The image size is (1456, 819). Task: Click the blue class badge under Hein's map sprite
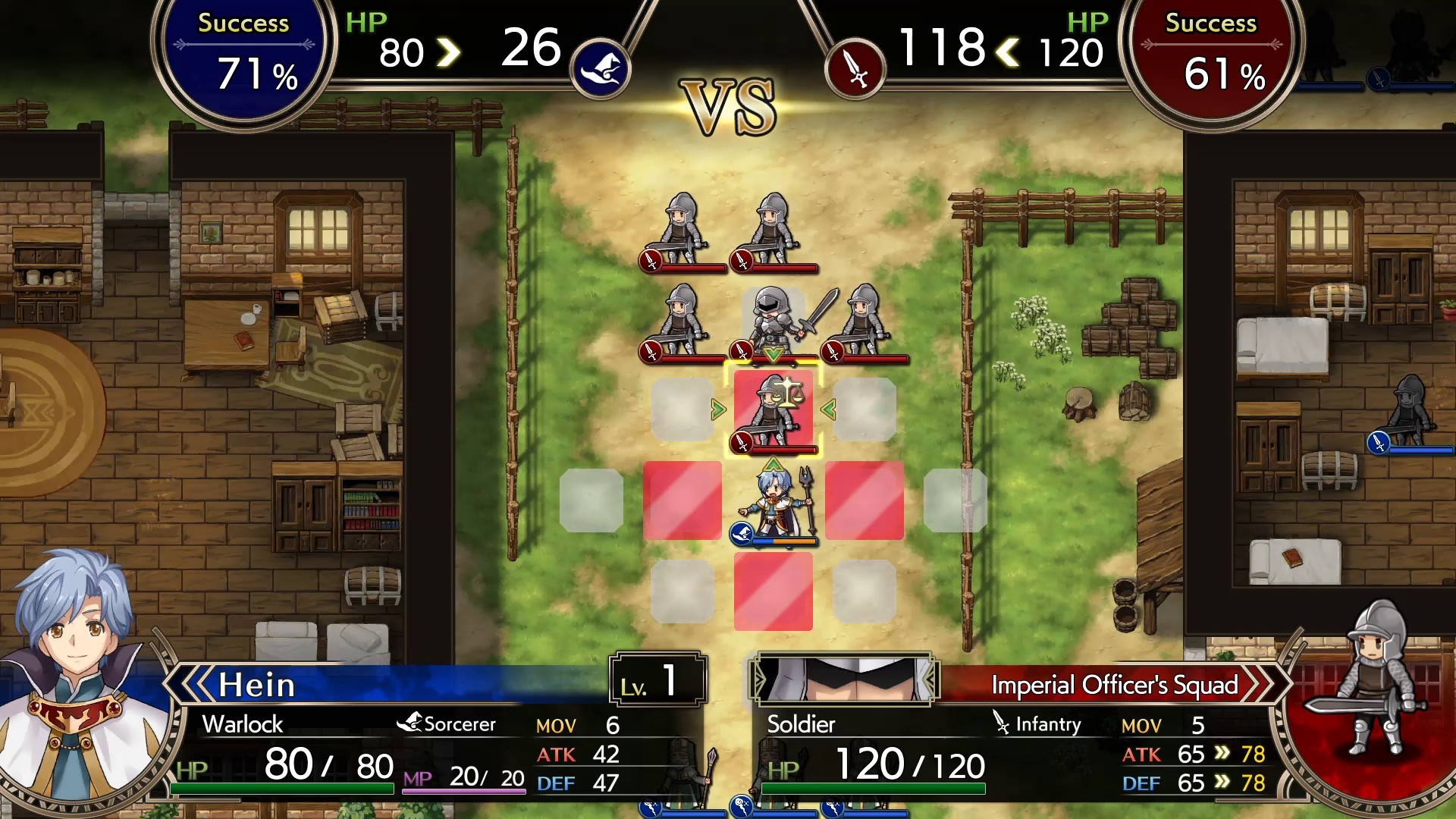[x=739, y=534]
